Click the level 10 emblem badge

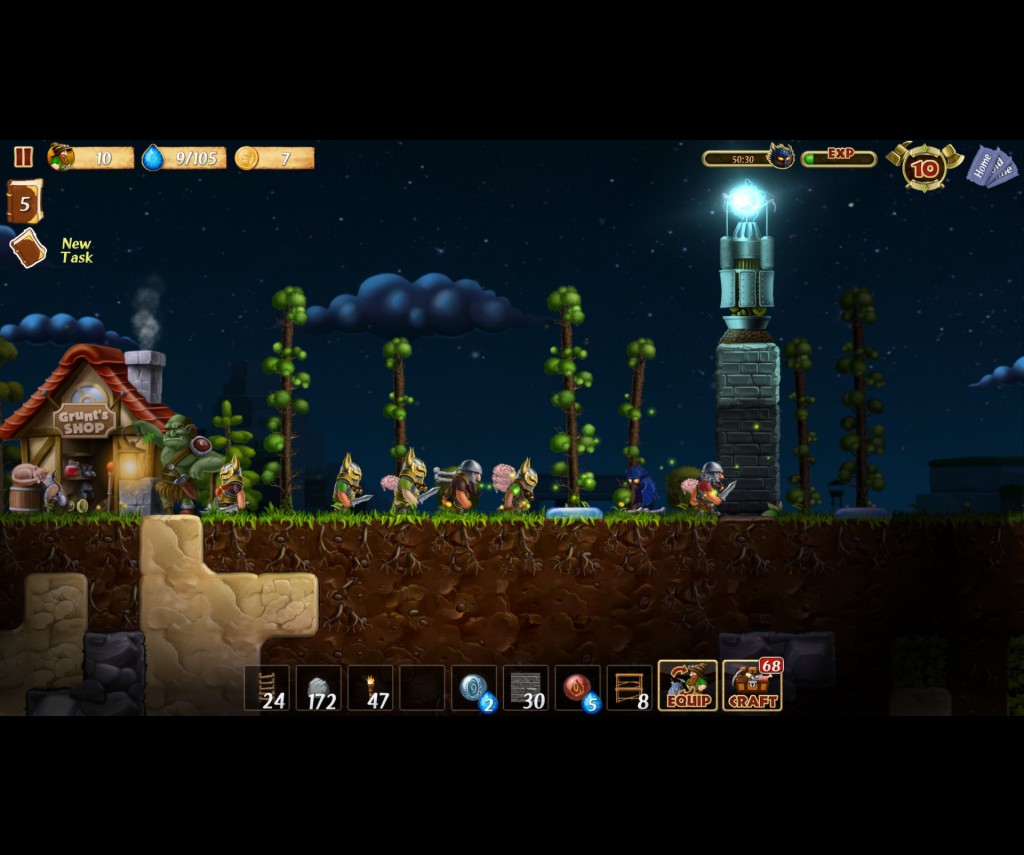coord(925,168)
